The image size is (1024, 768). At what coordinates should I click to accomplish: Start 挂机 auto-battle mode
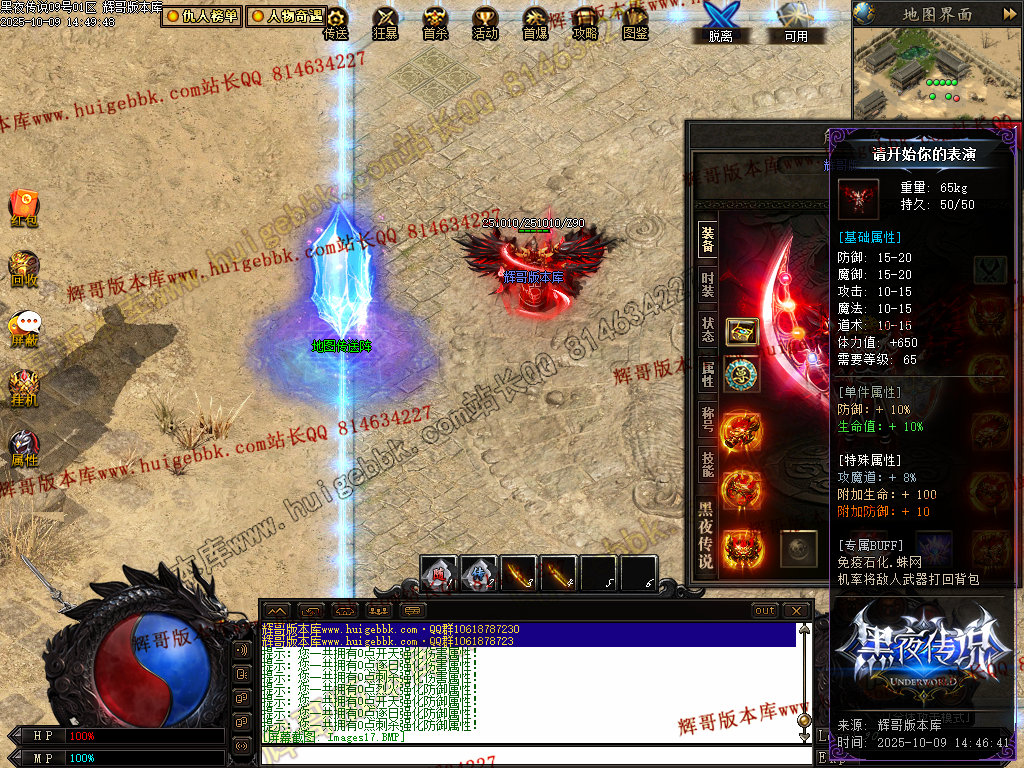click(24, 388)
